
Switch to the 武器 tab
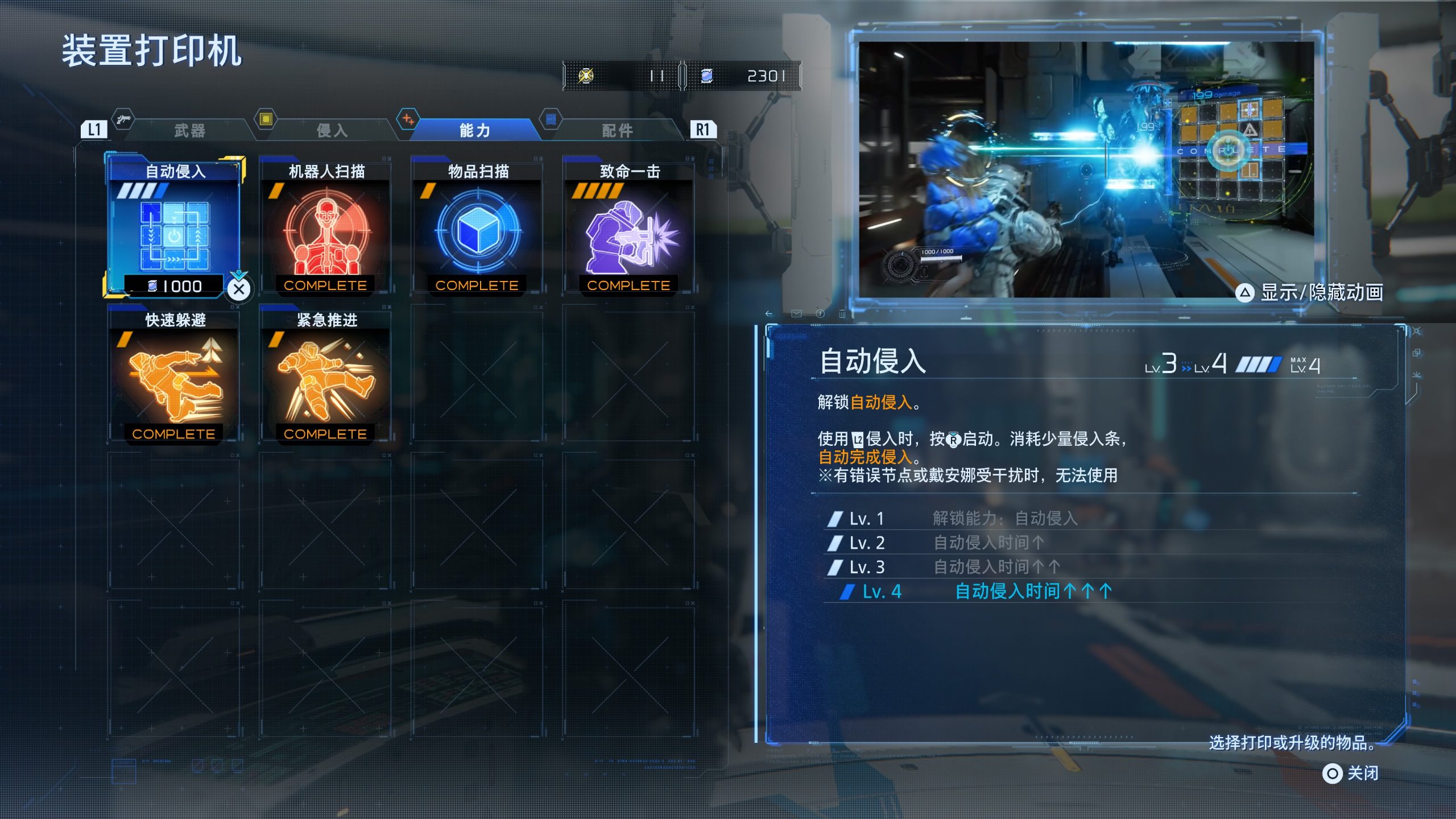point(189,131)
